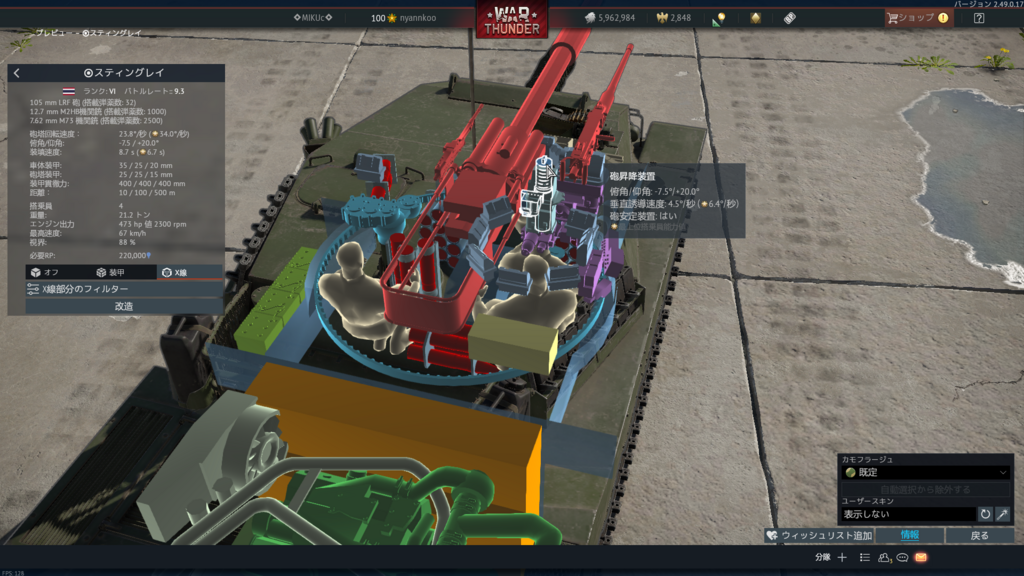The image size is (1024, 576).
Task: Create a squad with the plus icon
Action: [842, 557]
